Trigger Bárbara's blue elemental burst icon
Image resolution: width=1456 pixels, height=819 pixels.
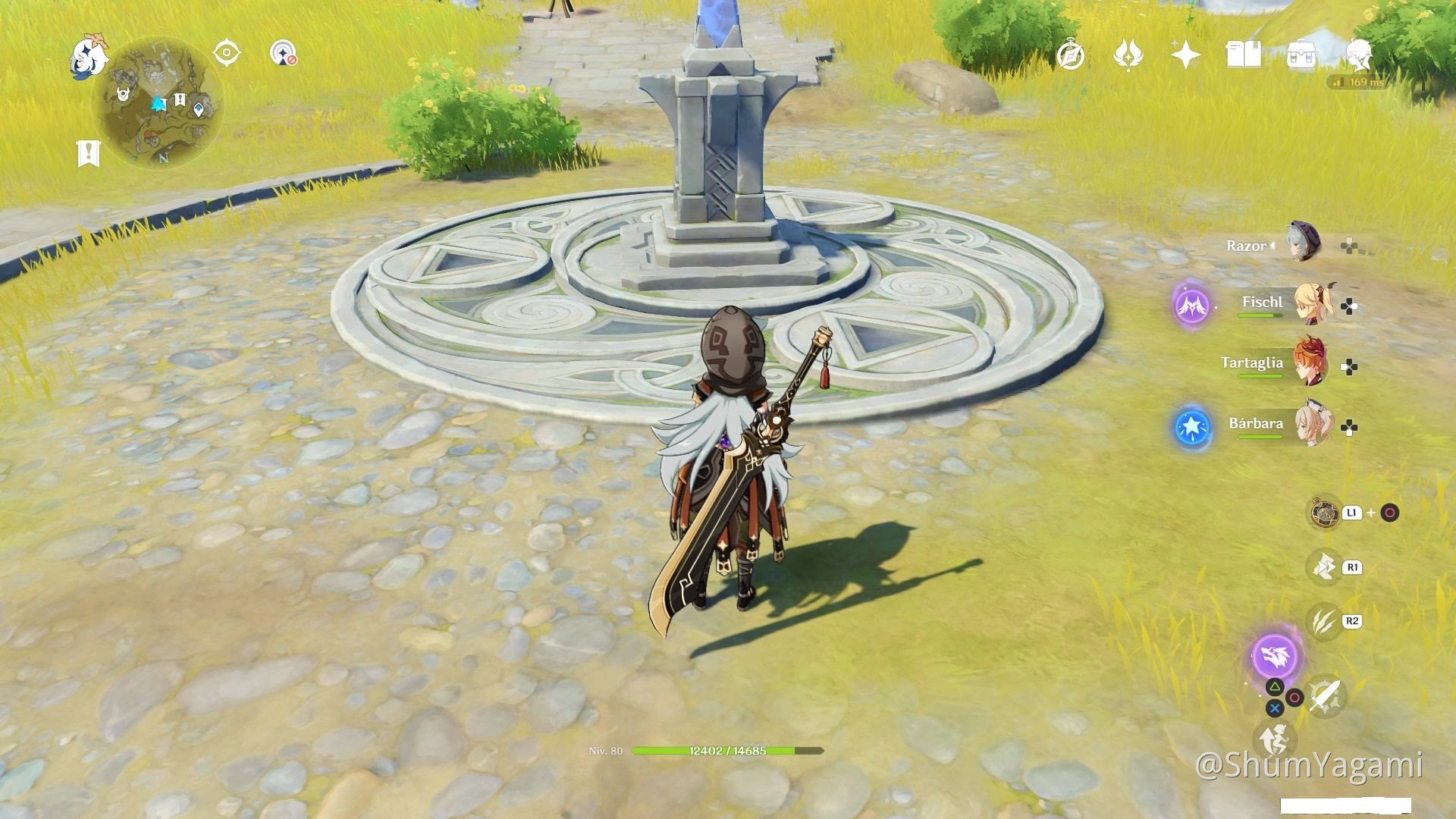coord(1191,427)
